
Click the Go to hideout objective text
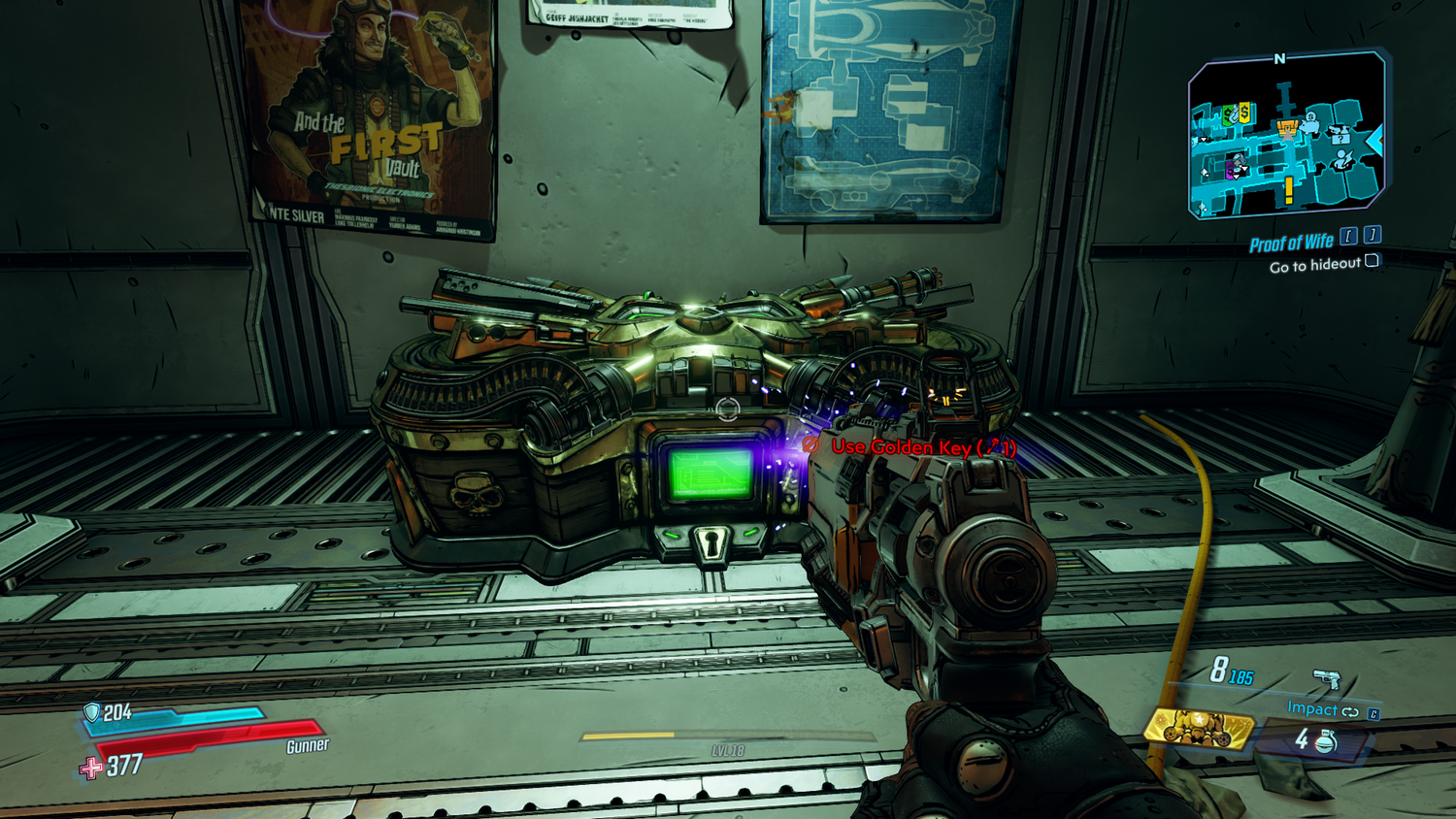(x=1315, y=264)
